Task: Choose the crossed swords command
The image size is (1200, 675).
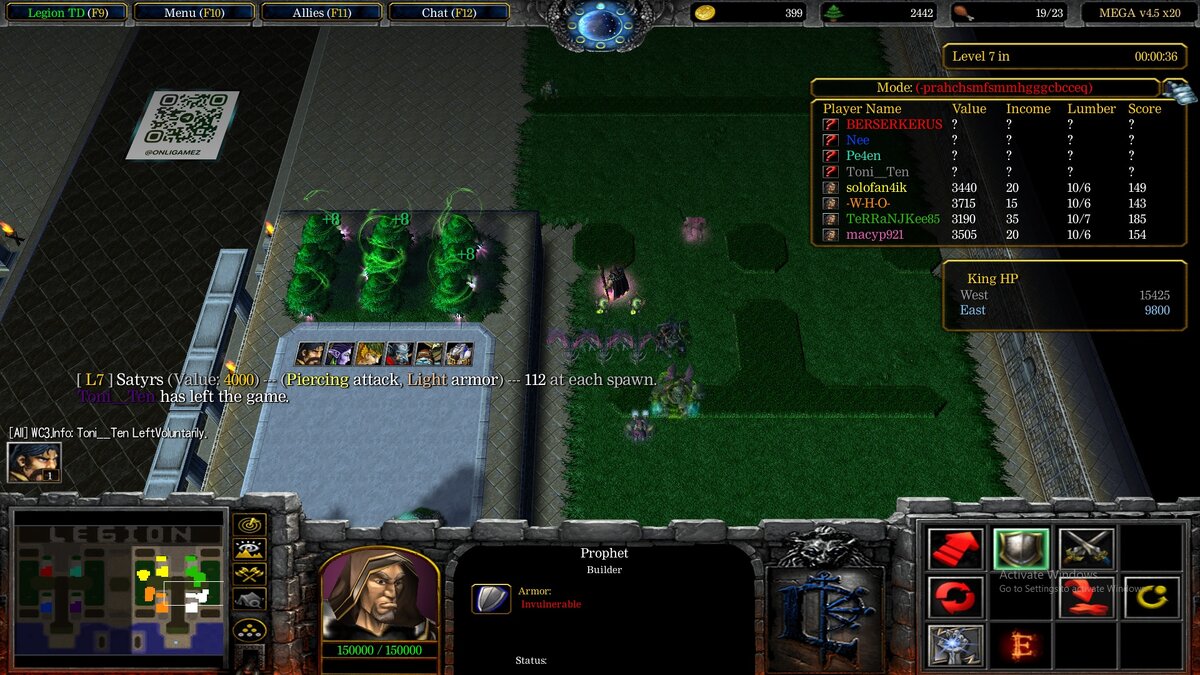Action: (1087, 549)
